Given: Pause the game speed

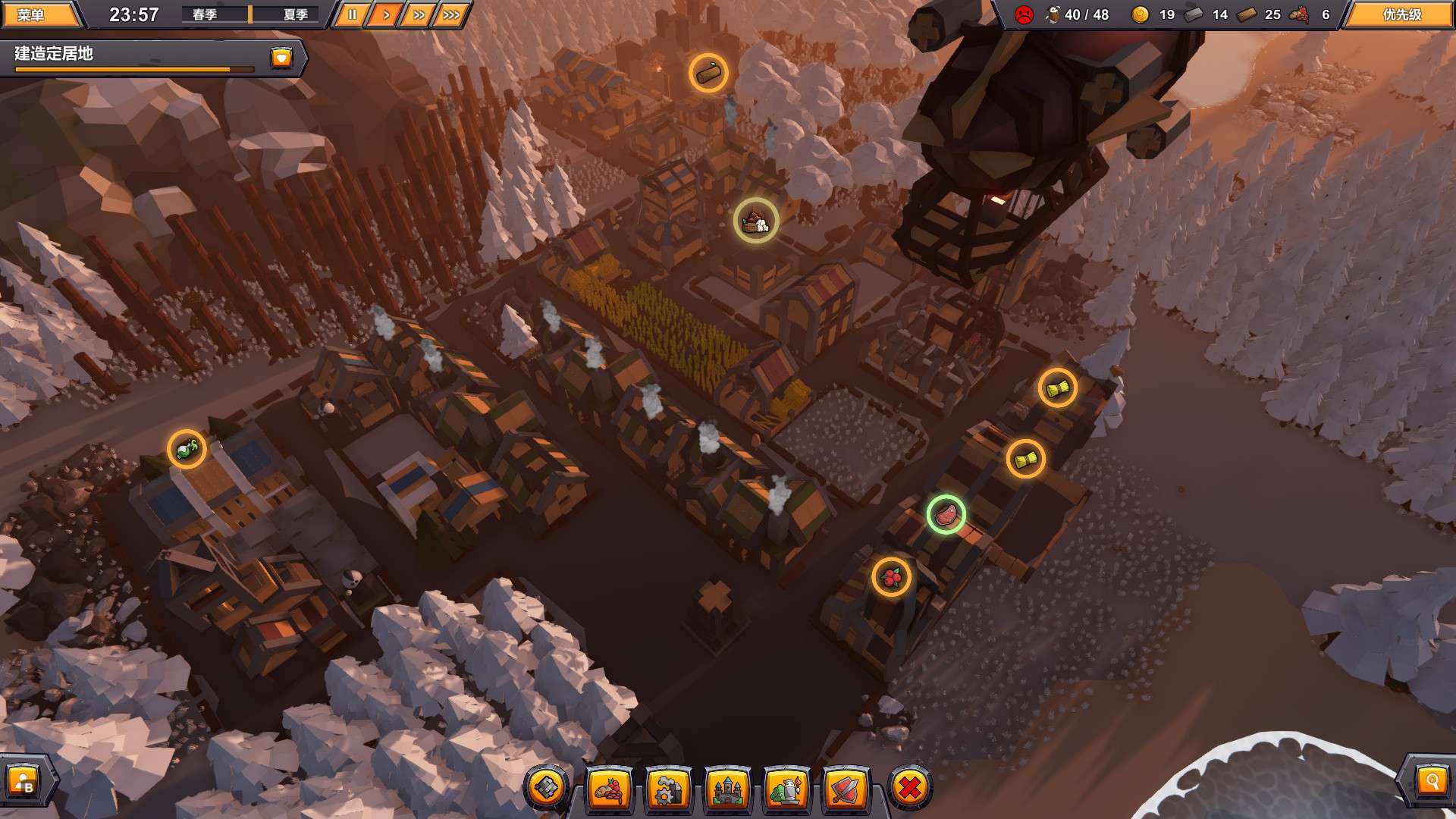Looking at the screenshot, I should click(x=351, y=14).
